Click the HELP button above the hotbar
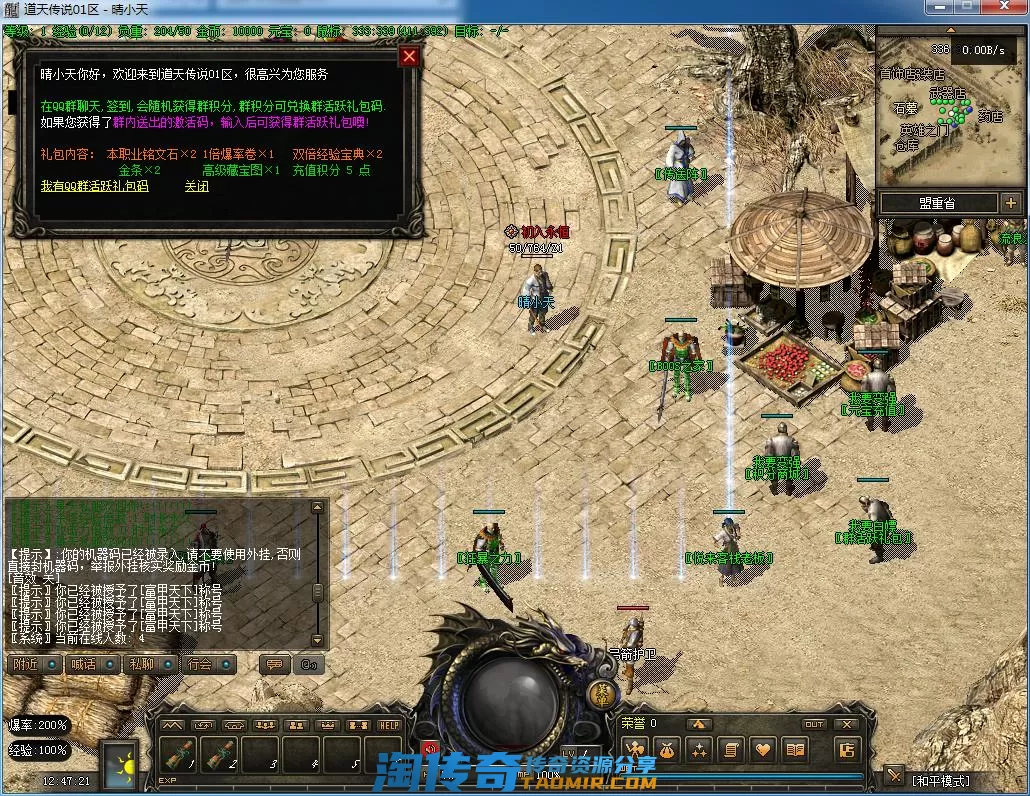The width and height of the screenshot is (1030, 796). (389, 725)
